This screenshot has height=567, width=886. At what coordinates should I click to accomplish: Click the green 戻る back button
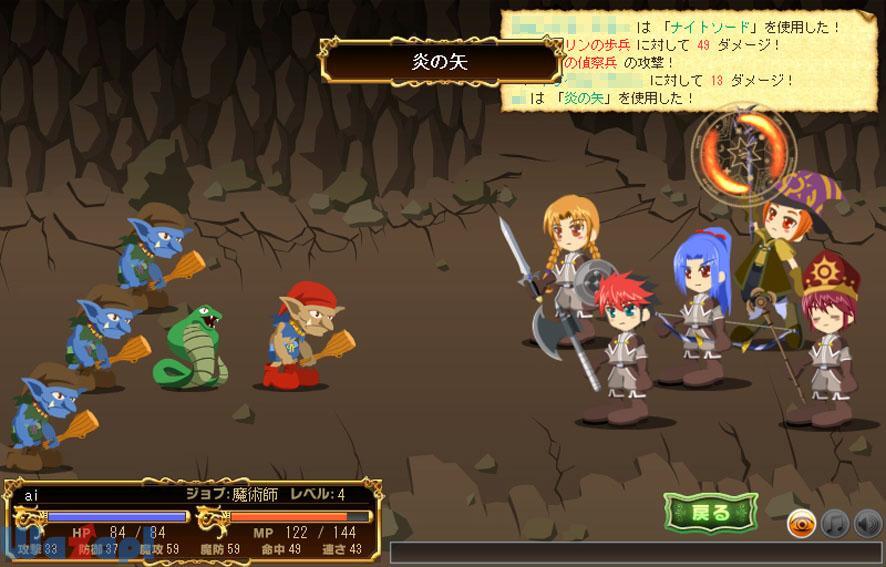pos(711,513)
